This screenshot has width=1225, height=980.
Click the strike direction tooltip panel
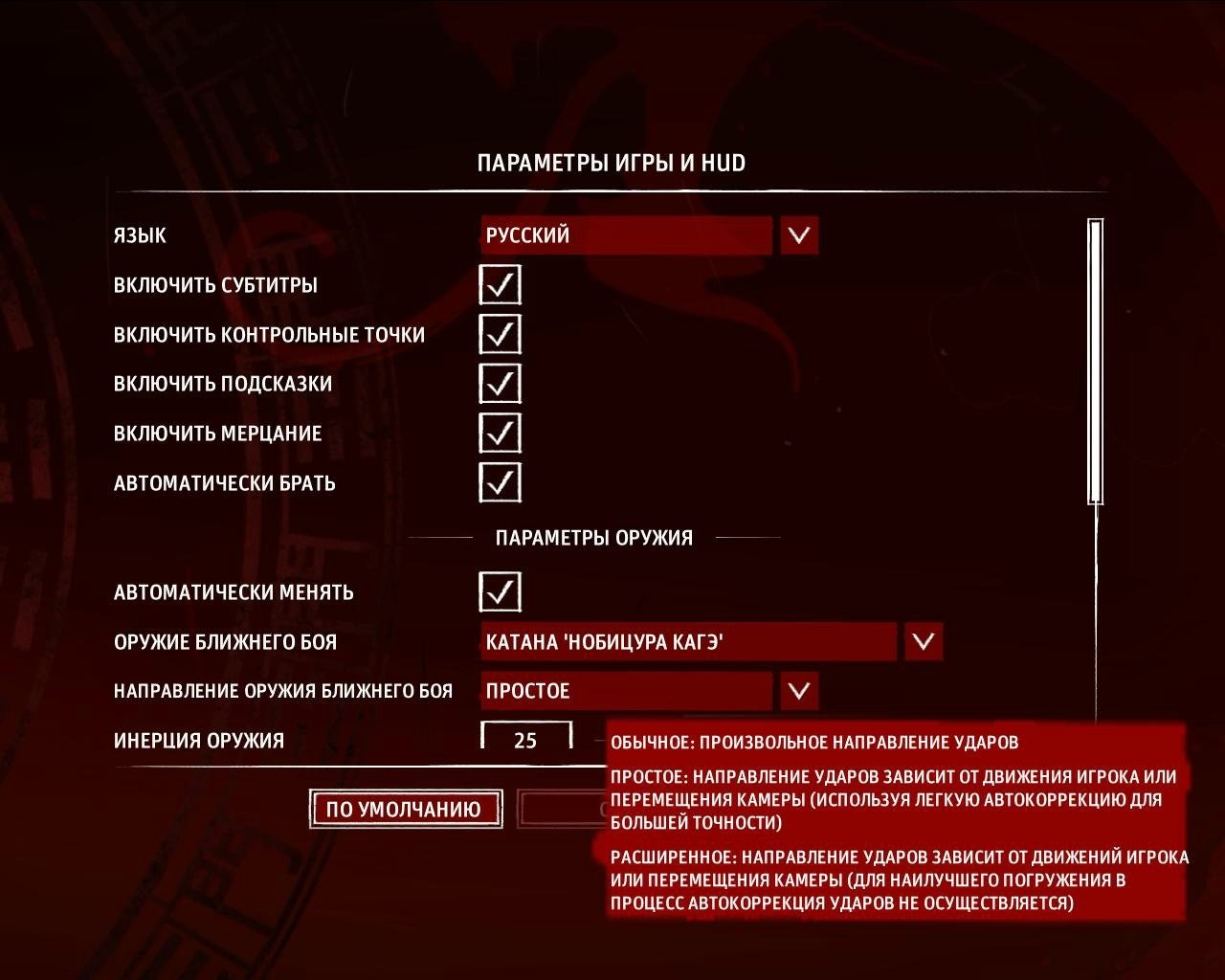pos(890,823)
